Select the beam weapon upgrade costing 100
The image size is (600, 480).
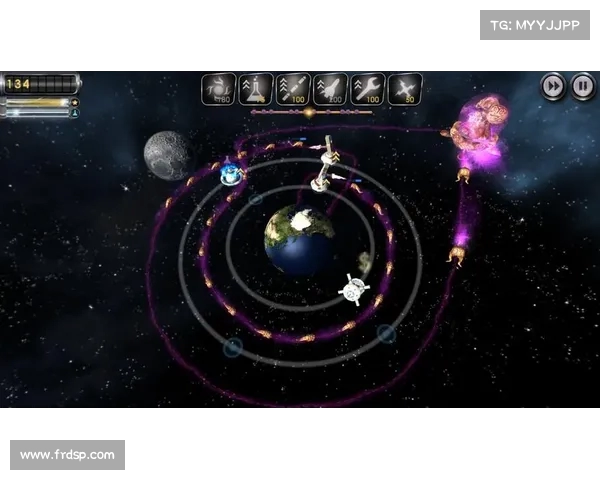293,89
